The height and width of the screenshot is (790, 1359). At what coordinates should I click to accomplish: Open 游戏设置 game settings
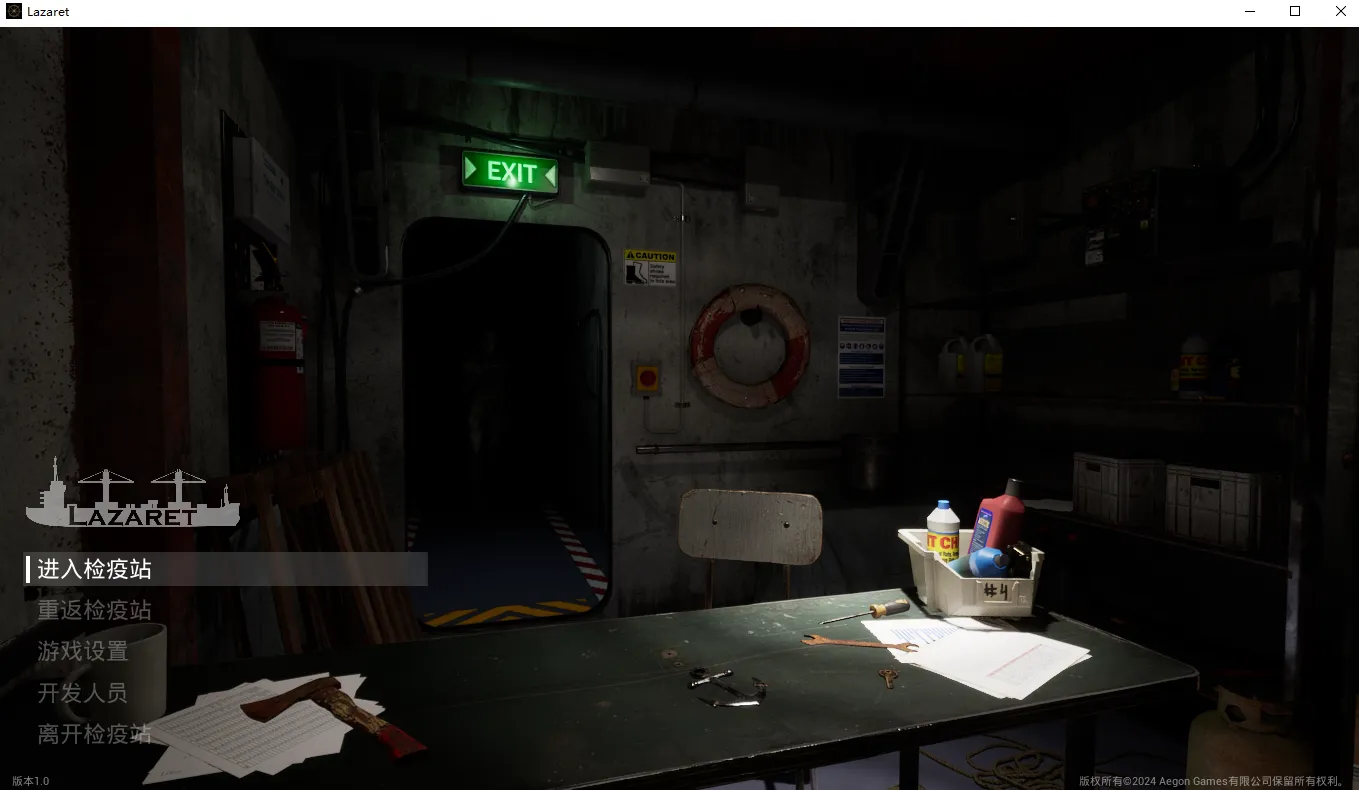point(83,651)
